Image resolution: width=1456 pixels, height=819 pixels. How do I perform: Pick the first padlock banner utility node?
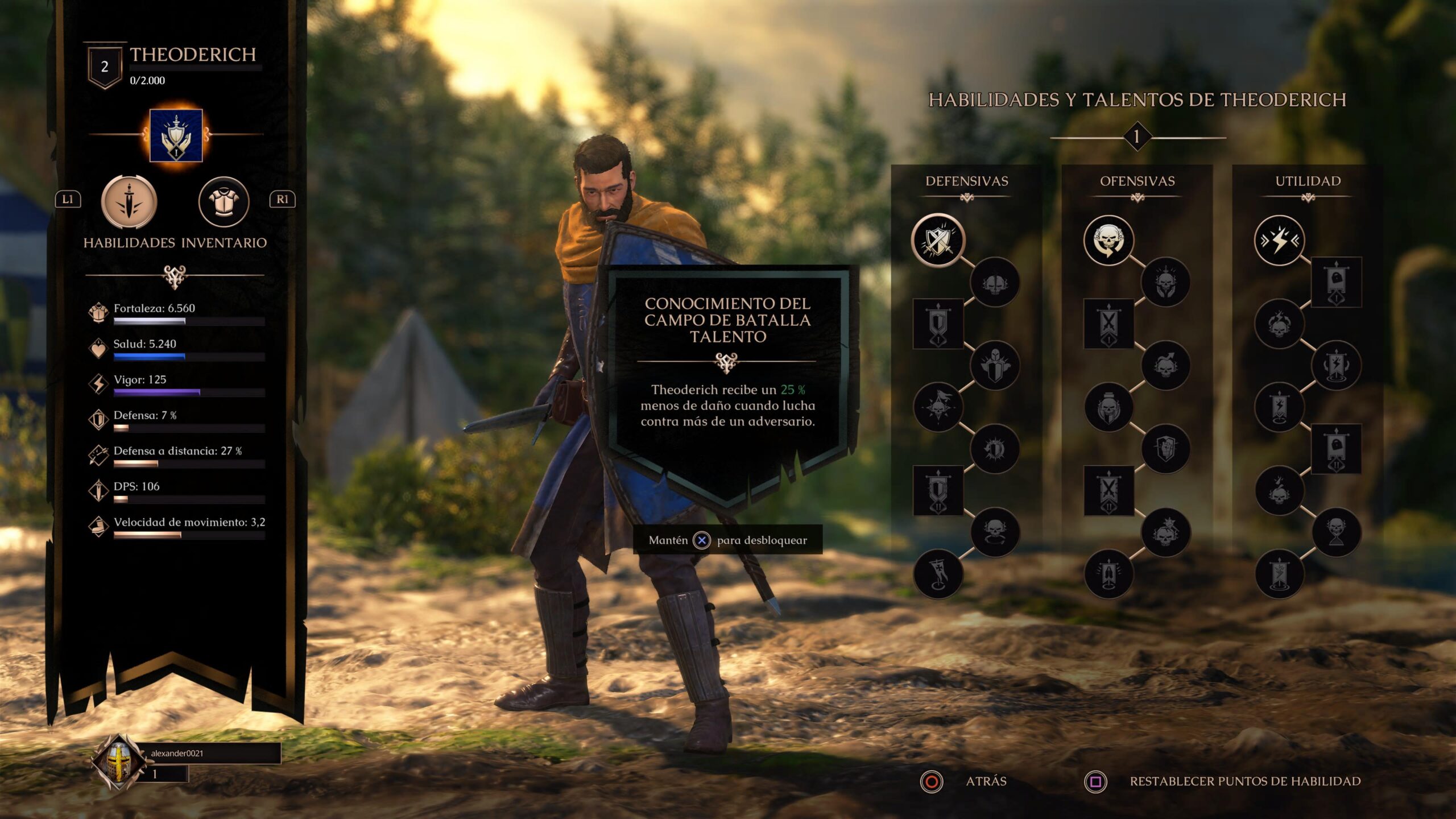pyautogui.click(x=1336, y=282)
